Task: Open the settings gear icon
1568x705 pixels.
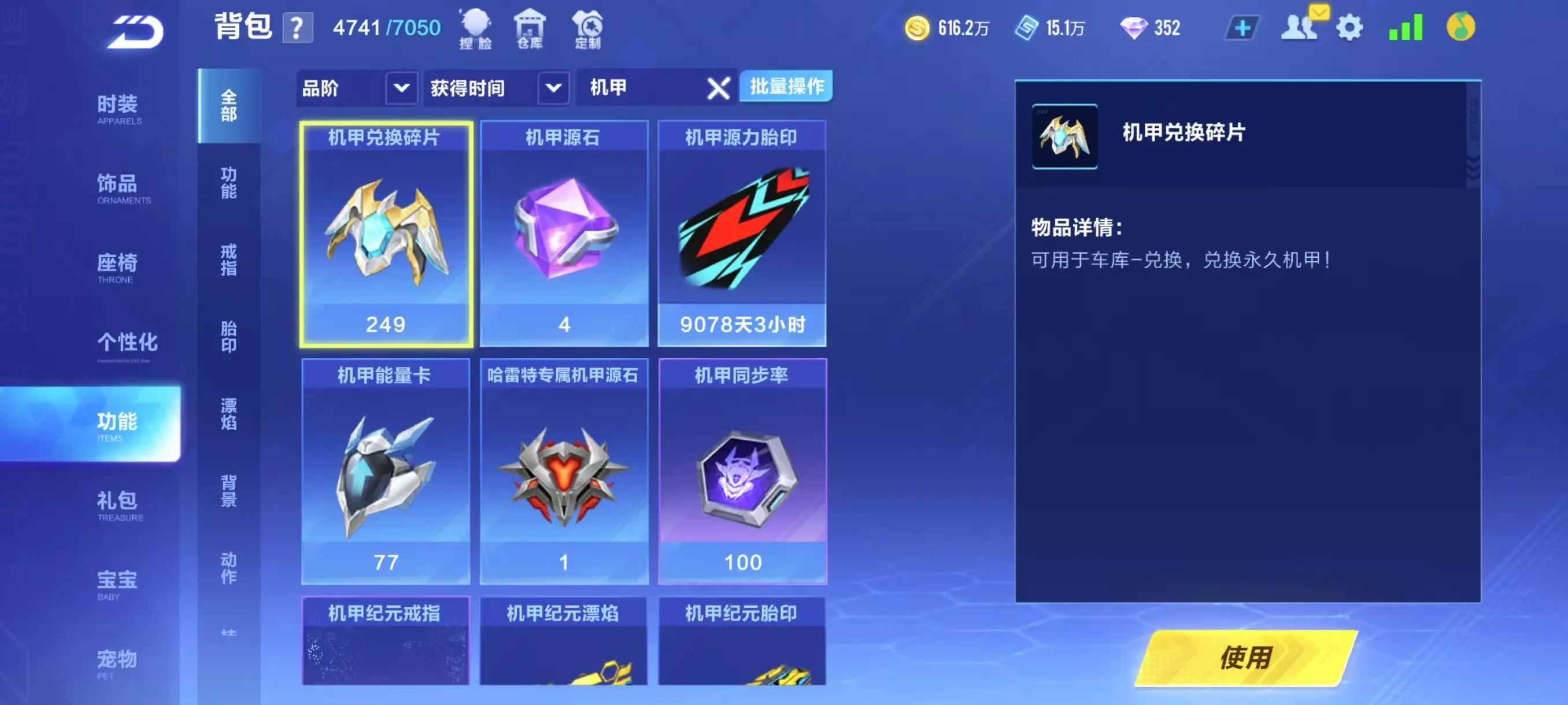Action: [x=1351, y=26]
